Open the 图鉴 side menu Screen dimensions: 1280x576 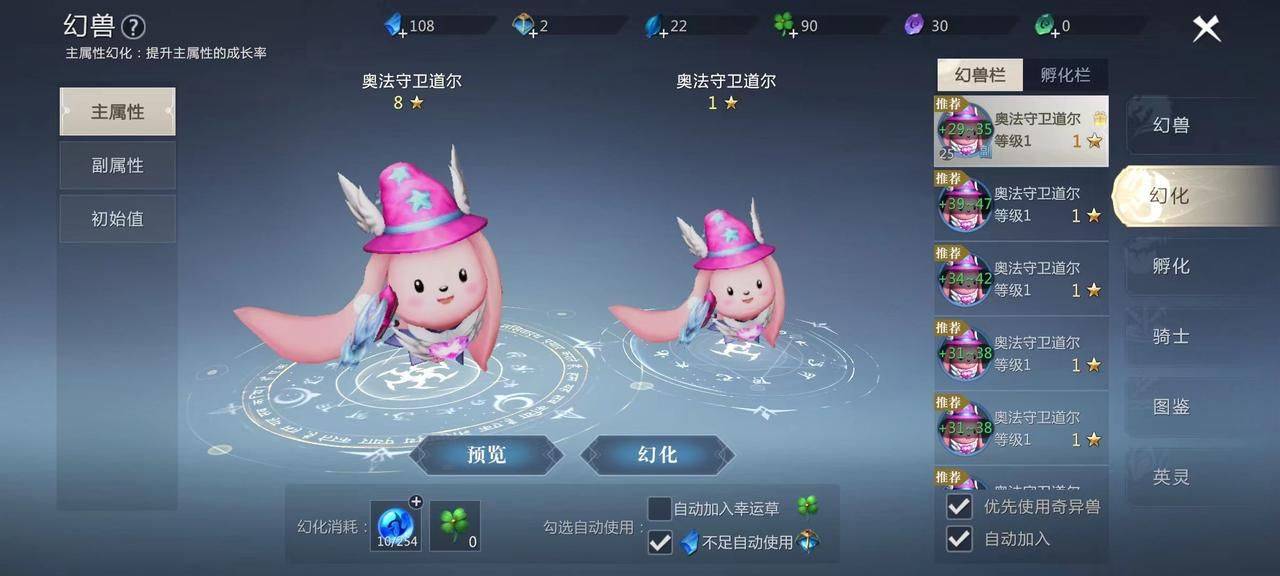point(1171,407)
